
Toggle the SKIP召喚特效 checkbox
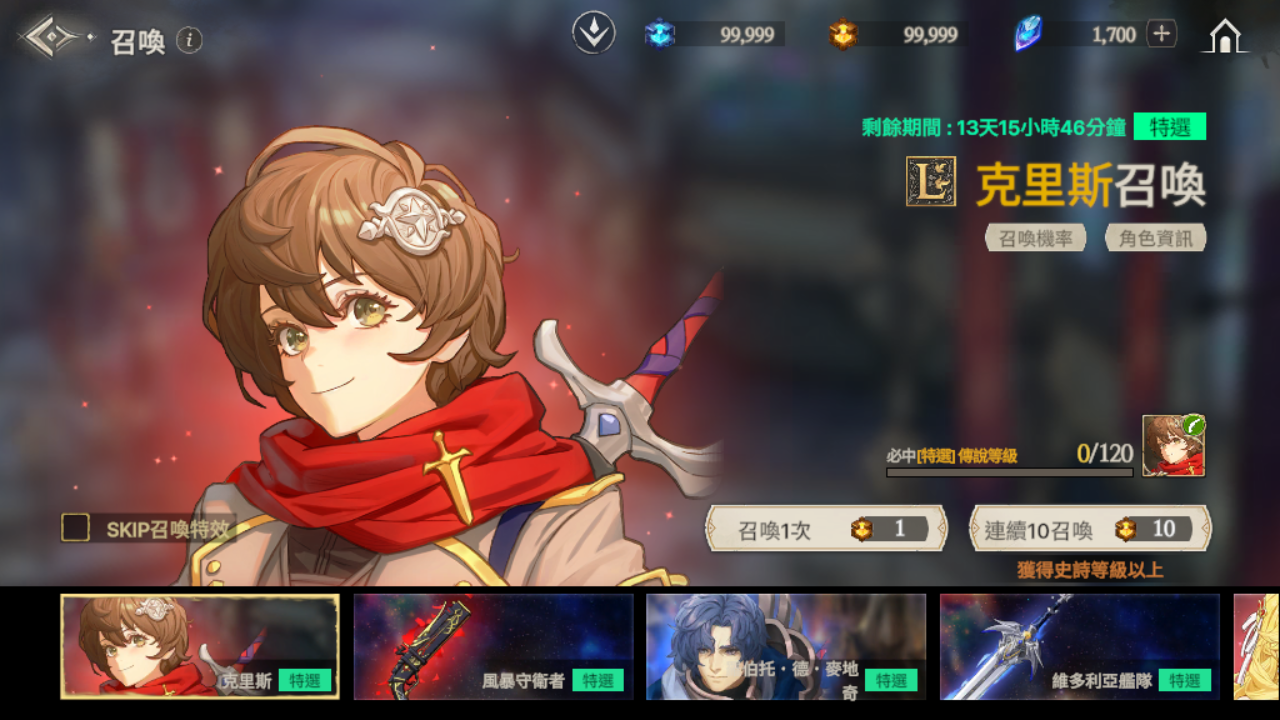[x=76, y=528]
